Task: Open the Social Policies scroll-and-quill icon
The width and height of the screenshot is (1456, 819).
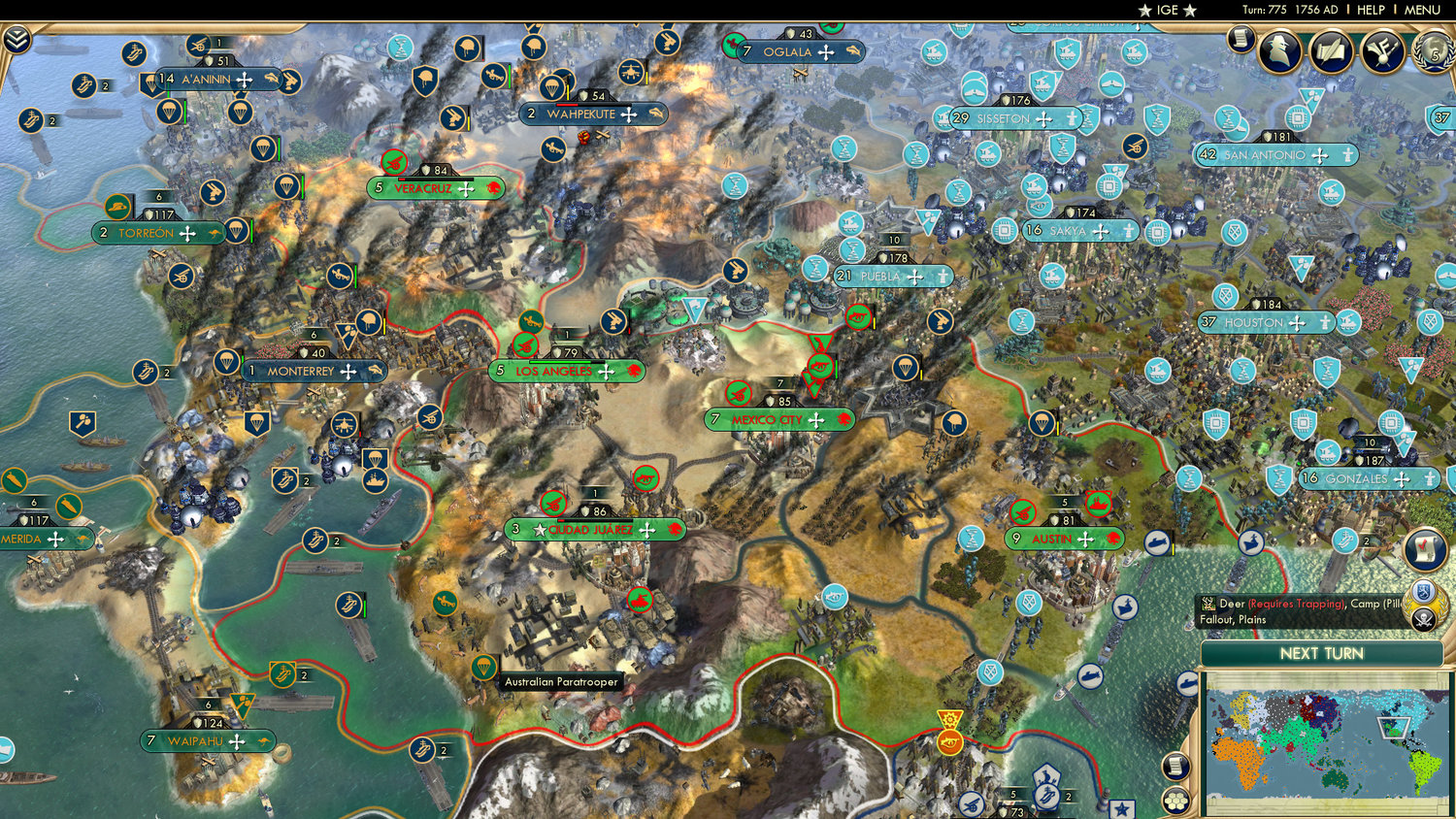Action: (1331, 52)
